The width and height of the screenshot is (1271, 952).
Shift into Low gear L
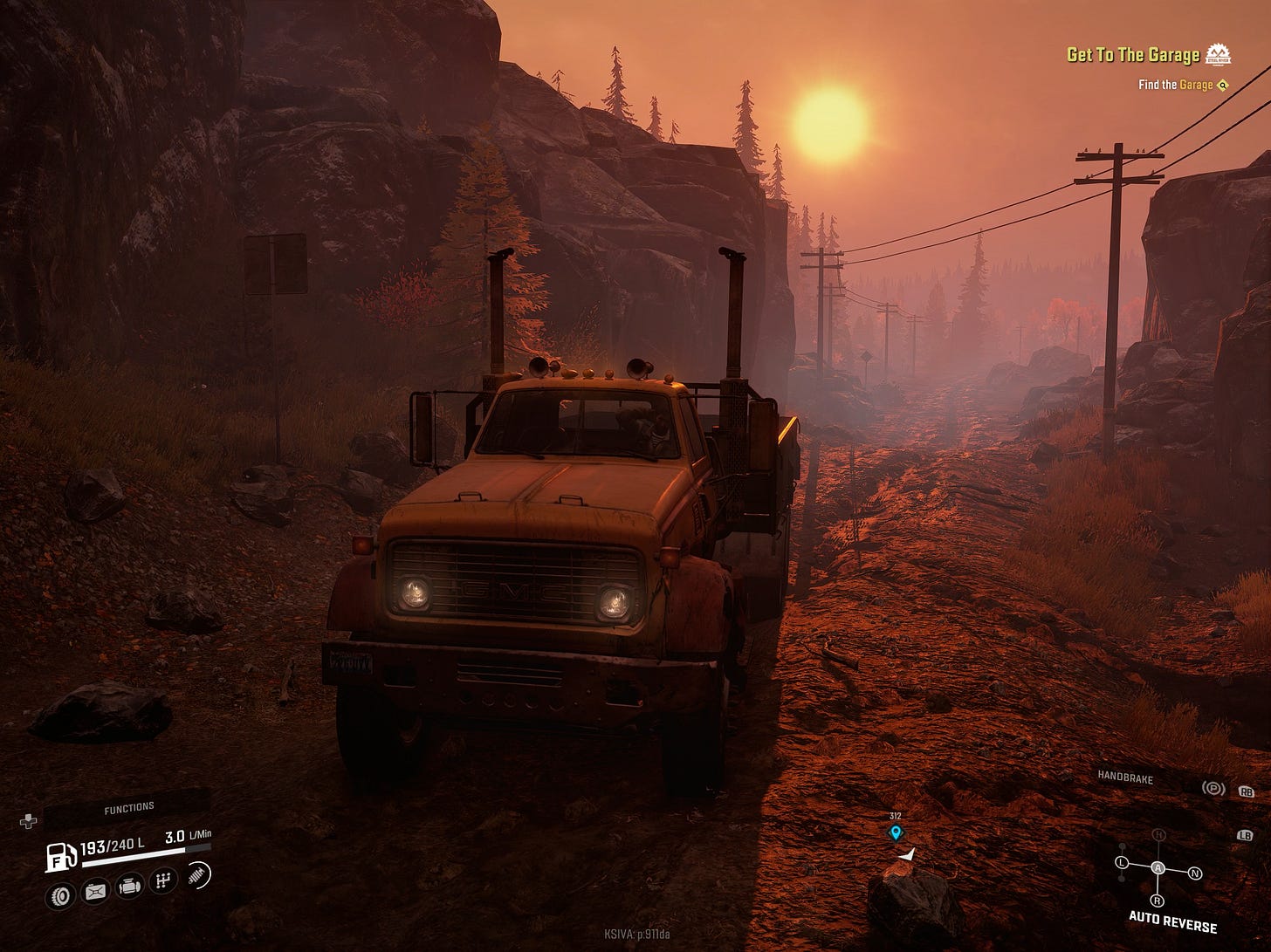pyautogui.click(x=1122, y=863)
